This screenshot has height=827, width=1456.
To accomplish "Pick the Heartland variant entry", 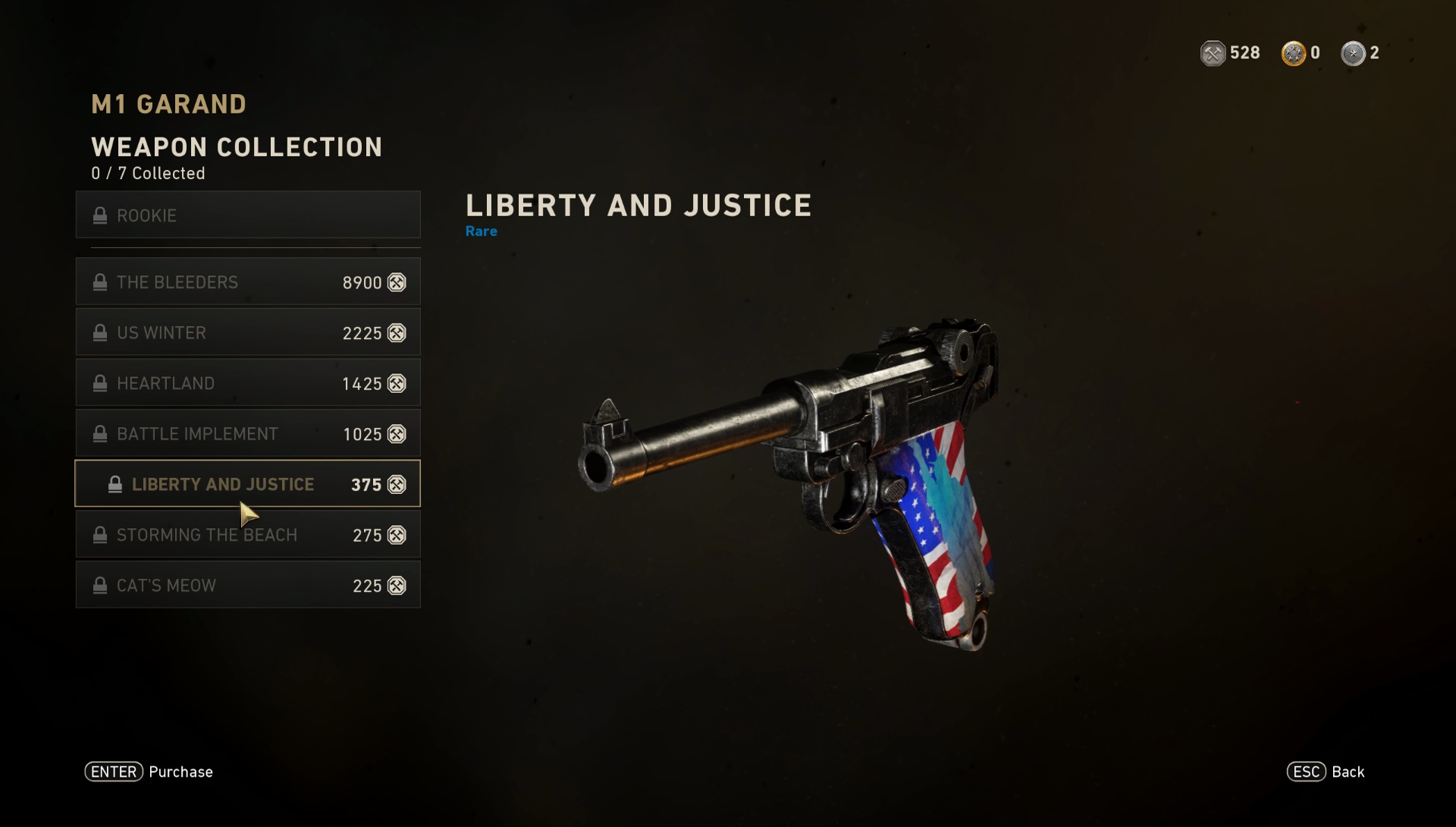I will (x=248, y=383).
